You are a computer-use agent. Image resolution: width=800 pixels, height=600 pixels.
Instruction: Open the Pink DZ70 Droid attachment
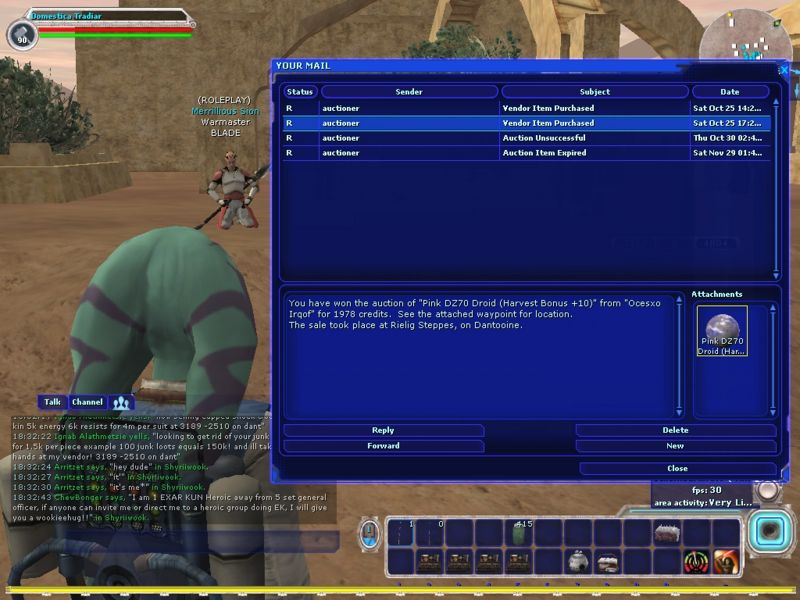pyautogui.click(x=721, y=332)
